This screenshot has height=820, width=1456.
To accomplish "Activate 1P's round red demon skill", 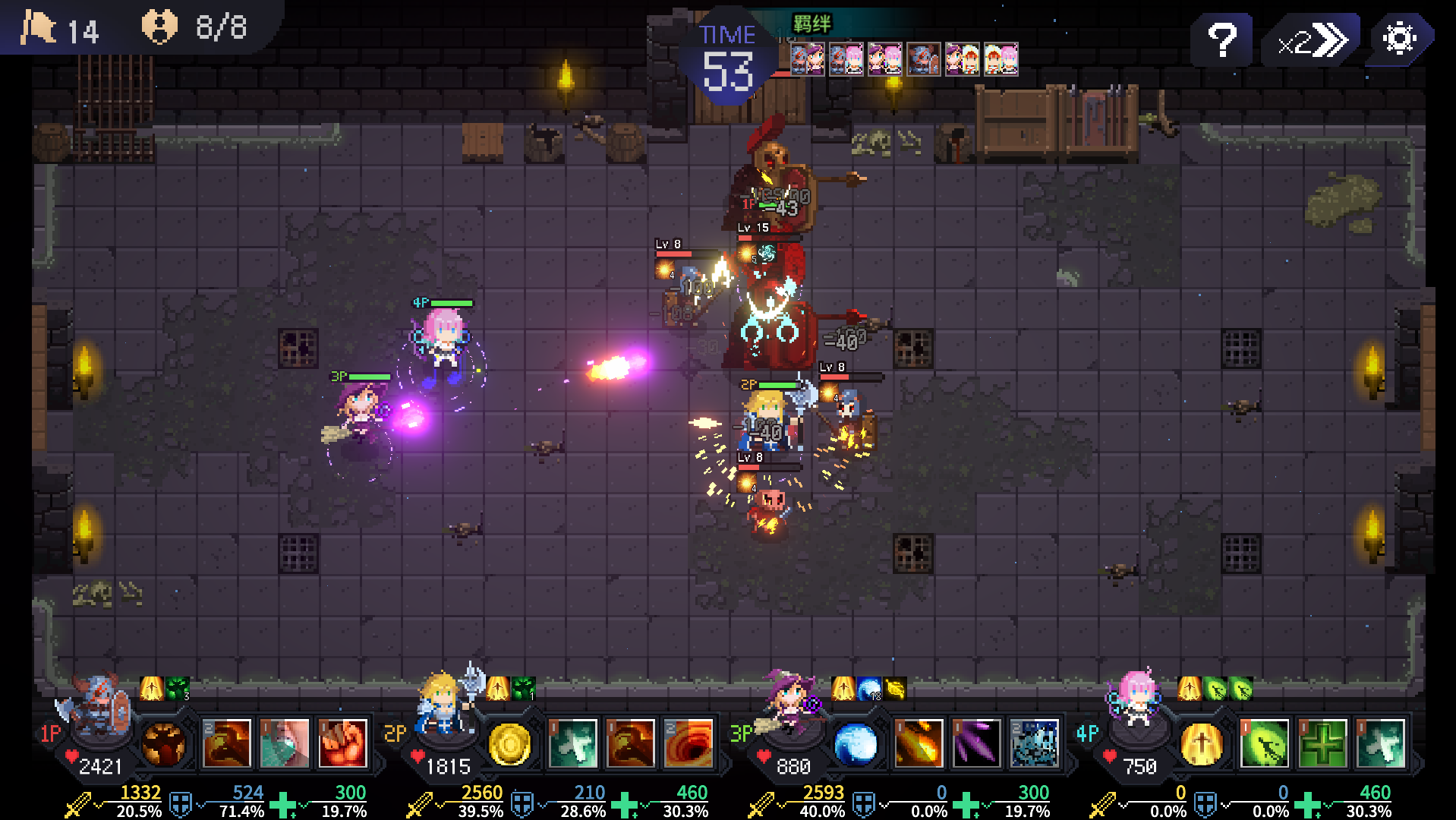I will click(163, 743).
